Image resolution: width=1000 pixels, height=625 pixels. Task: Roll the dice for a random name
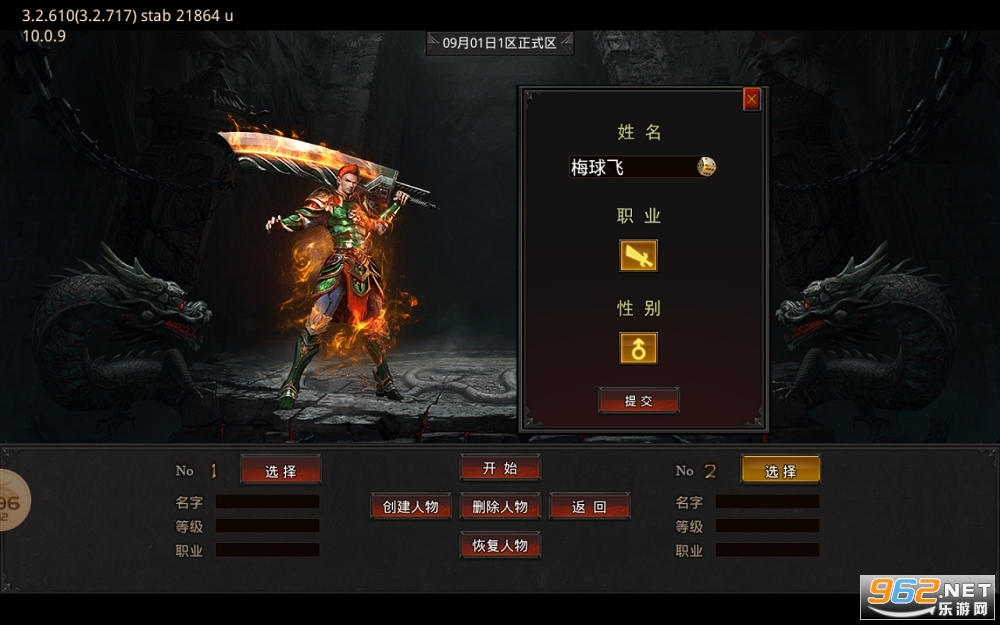[x=706, y=167]
